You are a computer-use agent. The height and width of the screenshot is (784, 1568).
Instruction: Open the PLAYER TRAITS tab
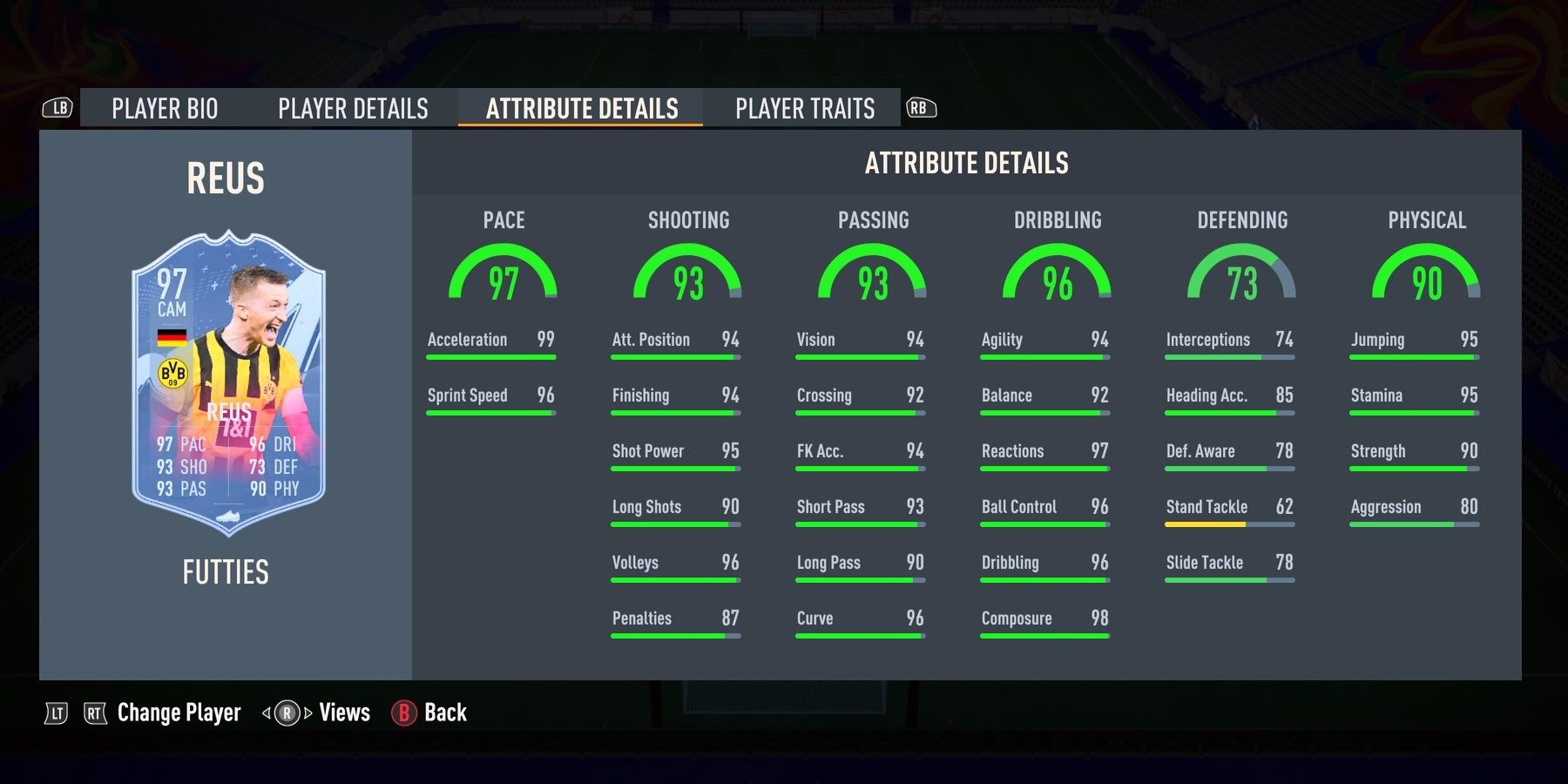[803, 108]
